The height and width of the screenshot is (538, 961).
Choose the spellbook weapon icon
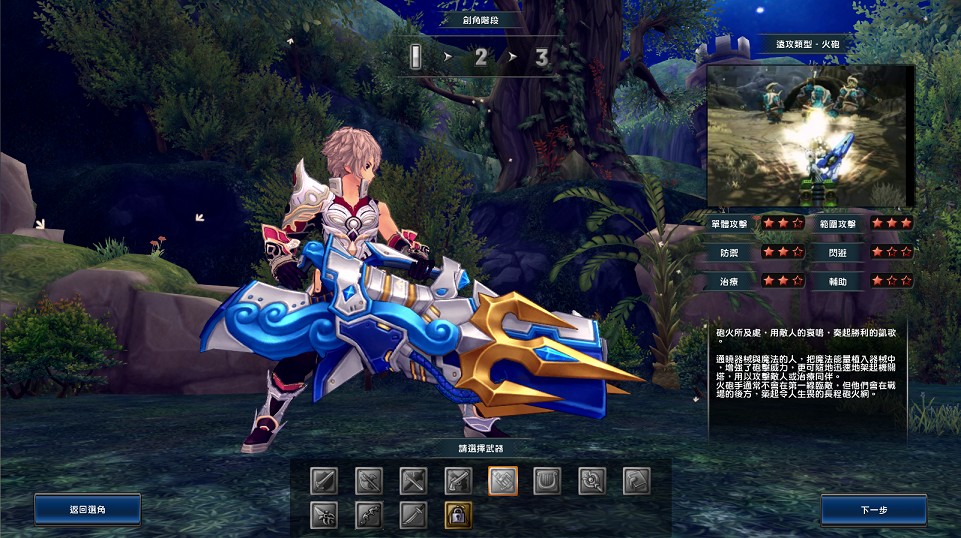click(x=637, y=482)
